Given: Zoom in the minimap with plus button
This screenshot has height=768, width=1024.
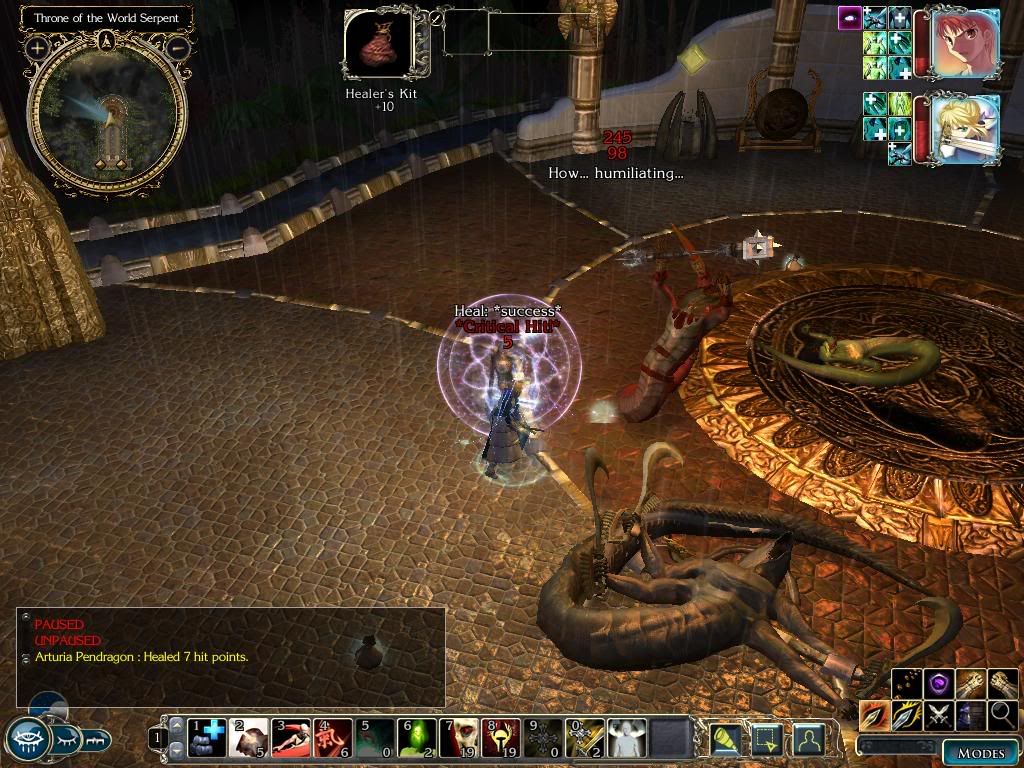Looking at the screenshot, I should click(x=37, y=47).
